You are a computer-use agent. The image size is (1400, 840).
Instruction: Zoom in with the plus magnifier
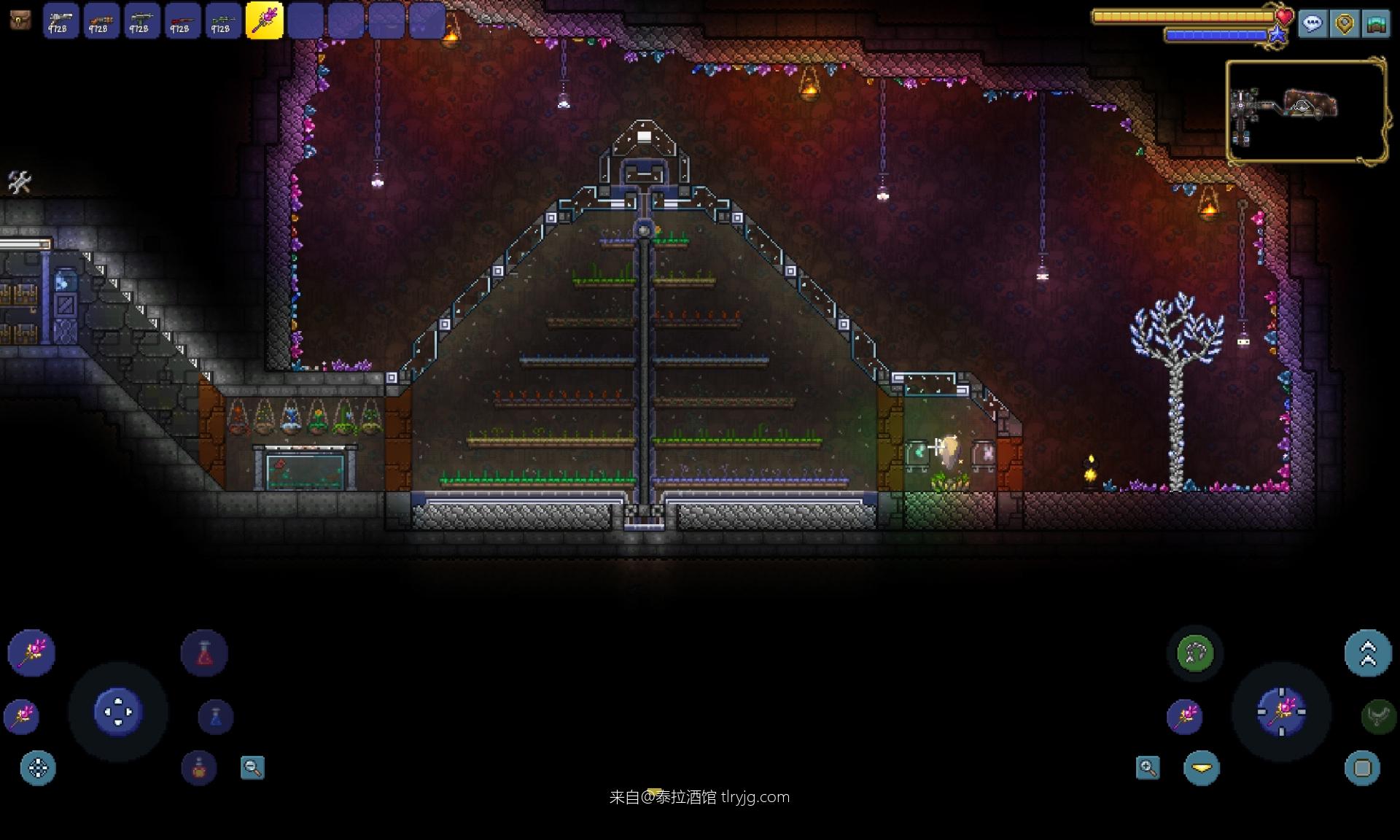point(1148,767)
